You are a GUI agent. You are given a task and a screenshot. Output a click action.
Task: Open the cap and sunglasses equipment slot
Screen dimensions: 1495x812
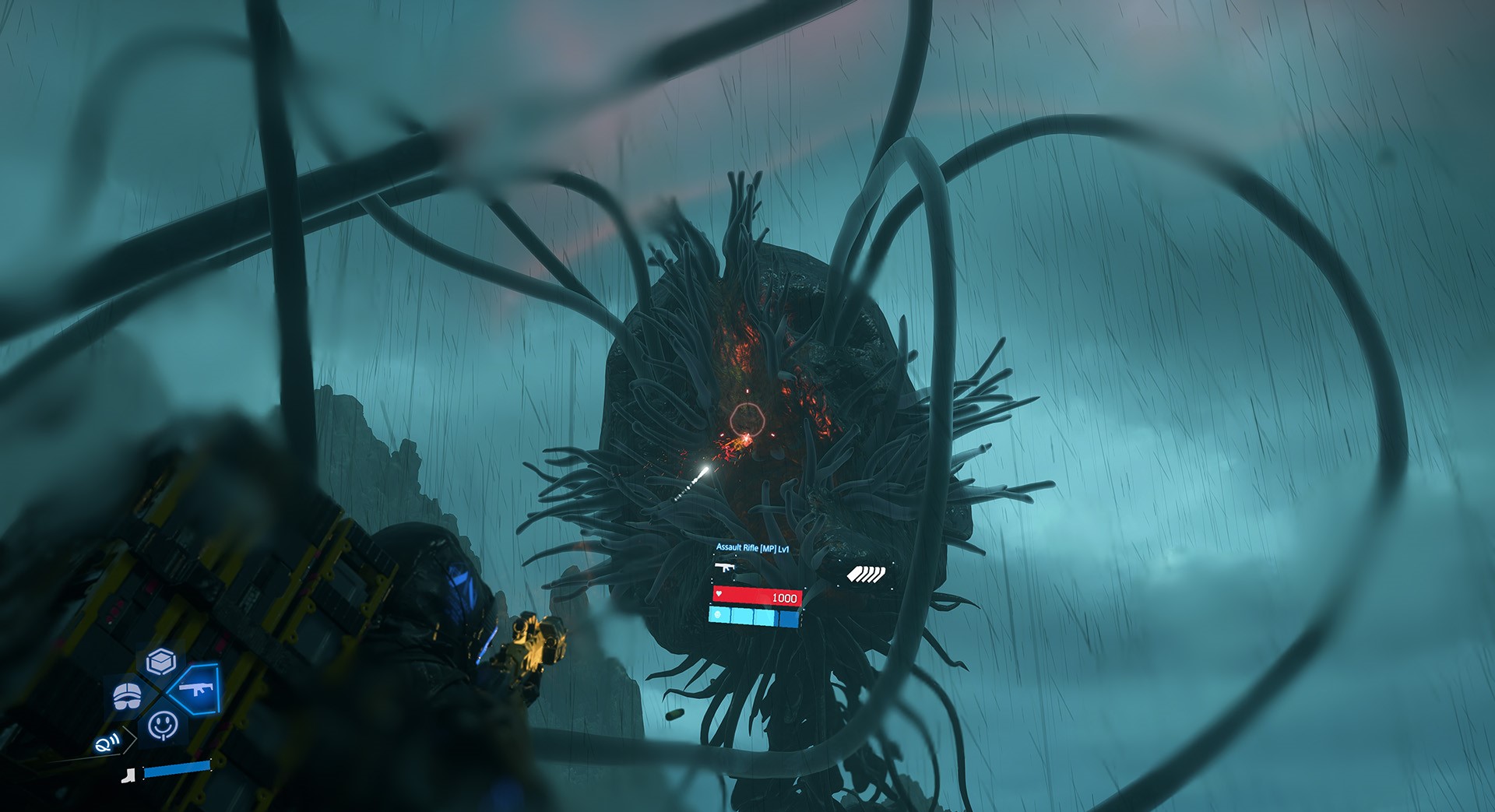[127, 695]
